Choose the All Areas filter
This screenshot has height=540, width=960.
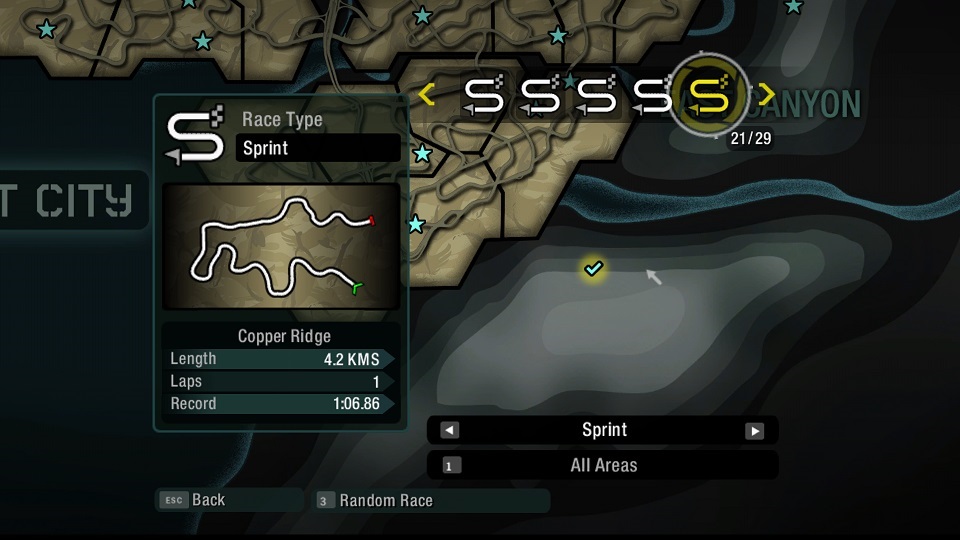[602, 465]
